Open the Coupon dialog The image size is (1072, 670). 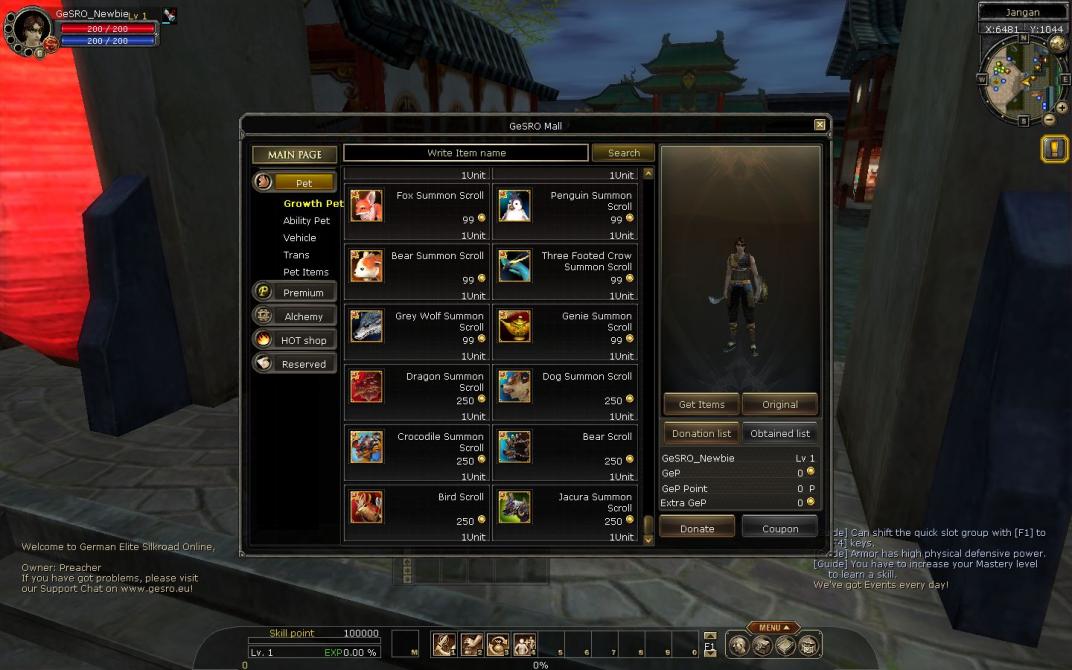[x=780, y=528]
